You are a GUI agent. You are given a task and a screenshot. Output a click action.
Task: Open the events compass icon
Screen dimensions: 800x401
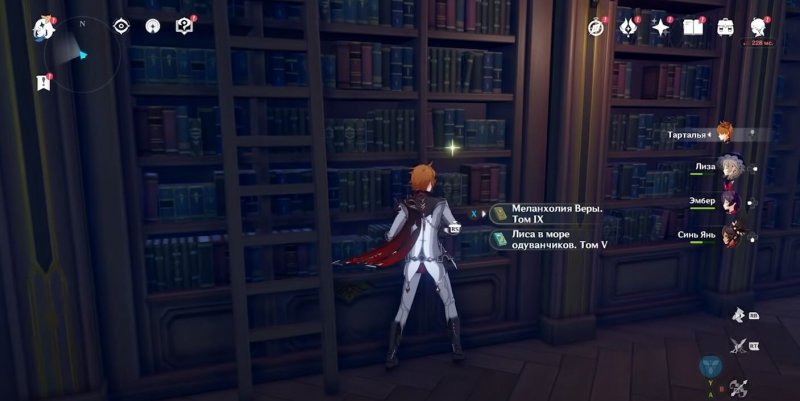click(597, 27)
